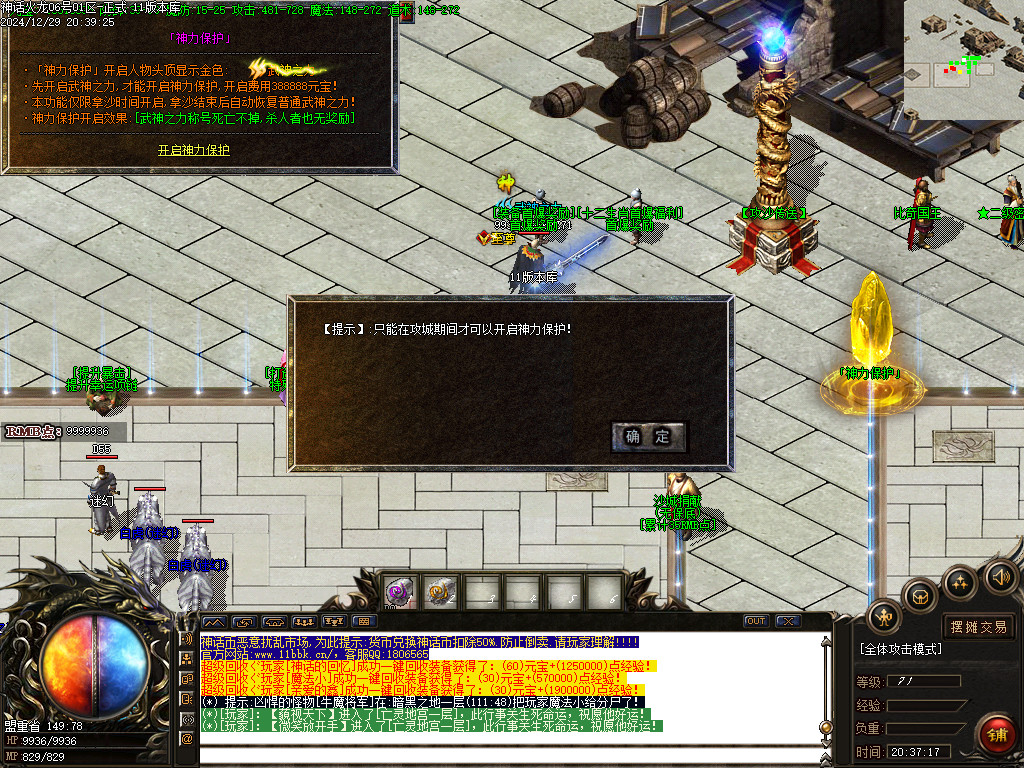Open the round red 铺 shop button
1024x768 pixels.
click(996, 735)
